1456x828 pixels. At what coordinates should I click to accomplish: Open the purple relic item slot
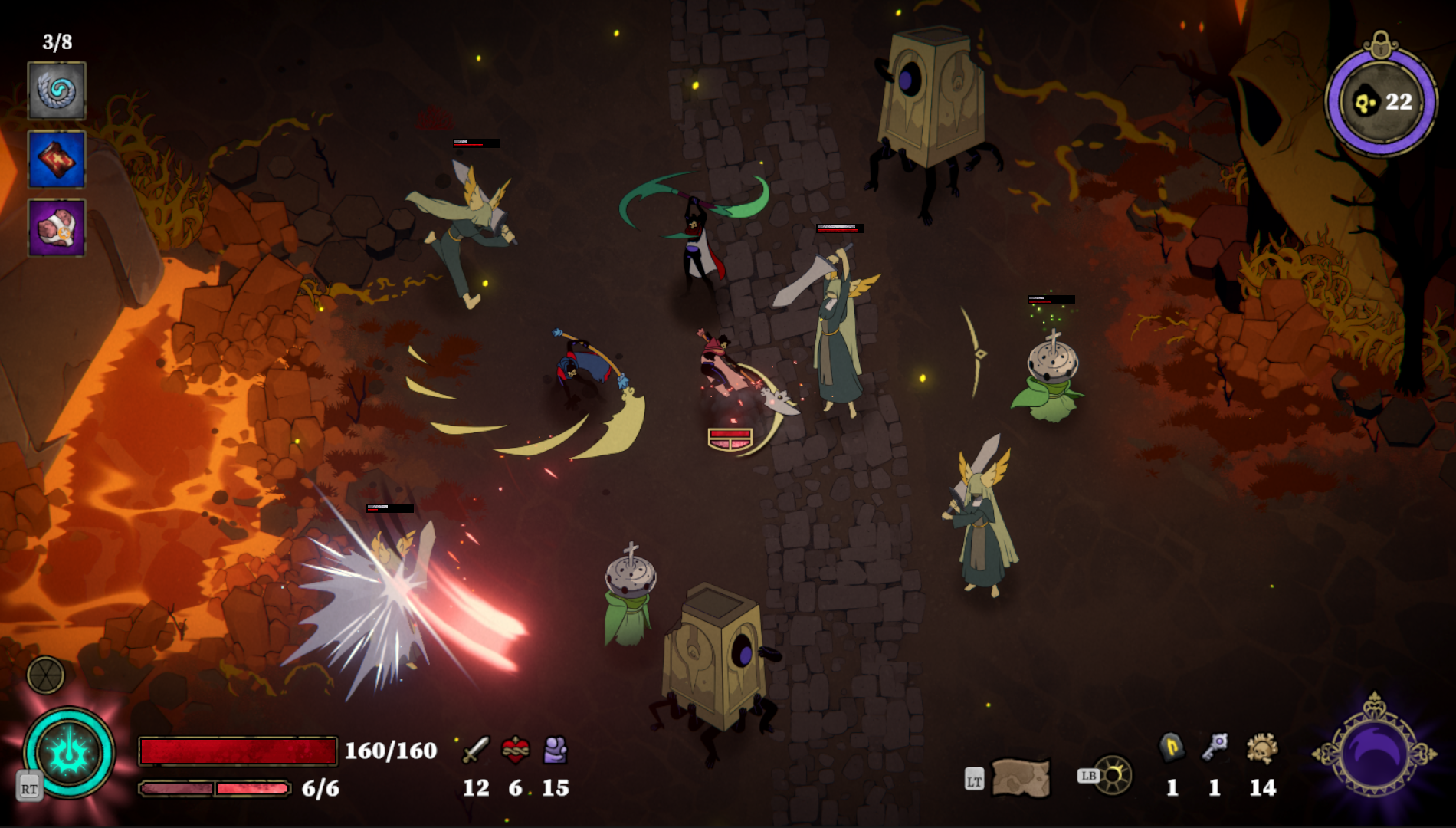click(x=57, y=227)
